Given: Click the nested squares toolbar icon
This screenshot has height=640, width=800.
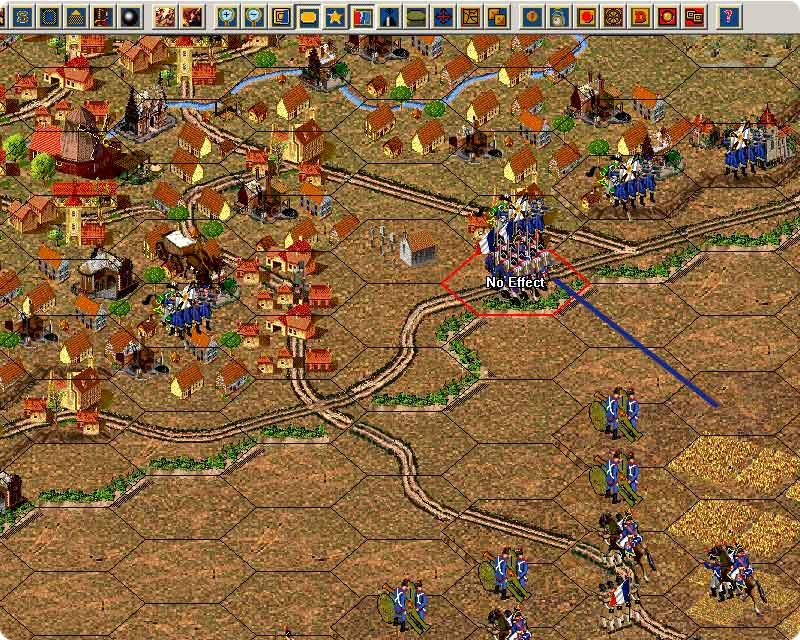Looking at the screenshot, I should pyautogui.click(x=282, y=16).
